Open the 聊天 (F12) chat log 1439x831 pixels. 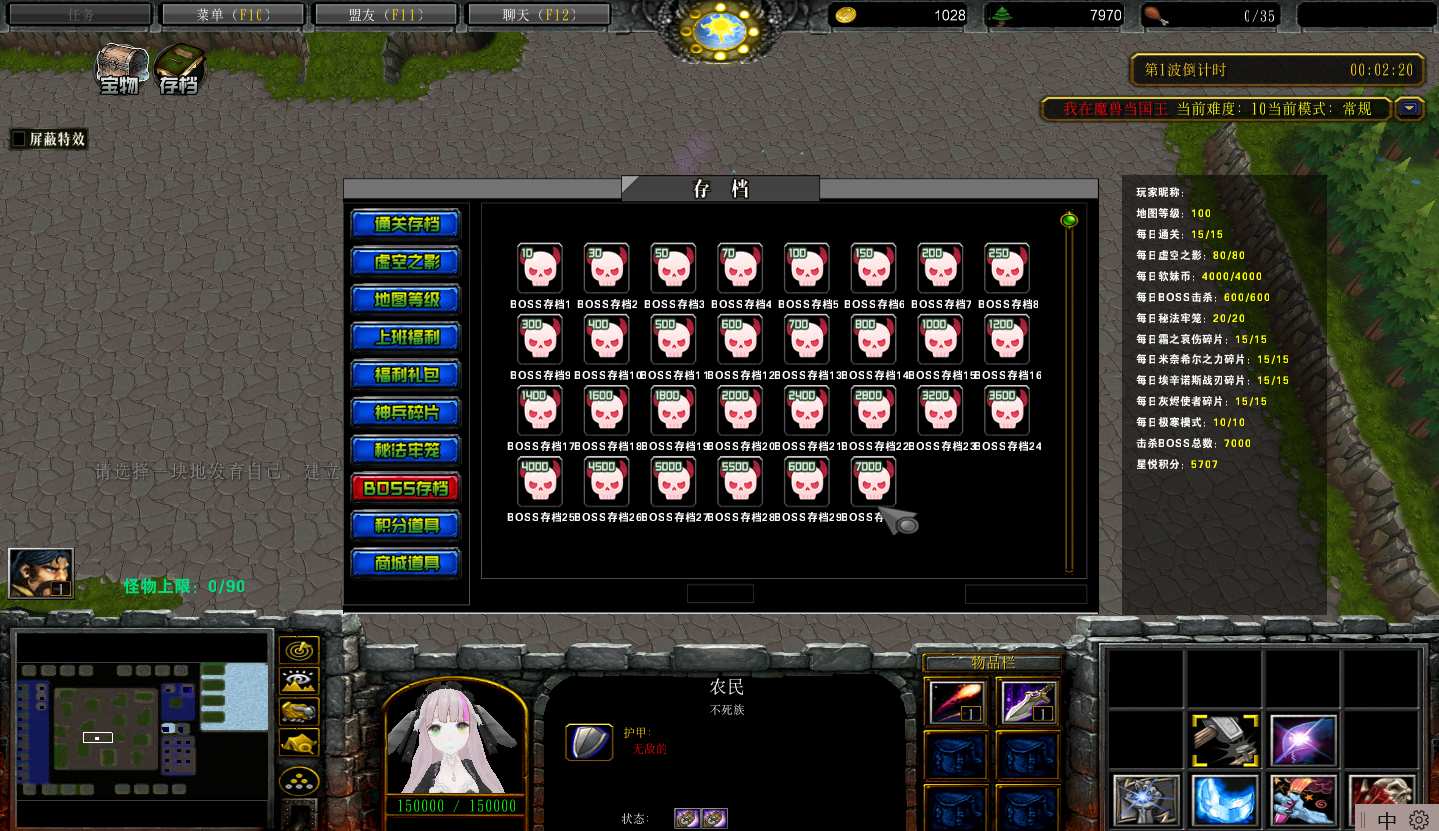click(x=539, y=15)
